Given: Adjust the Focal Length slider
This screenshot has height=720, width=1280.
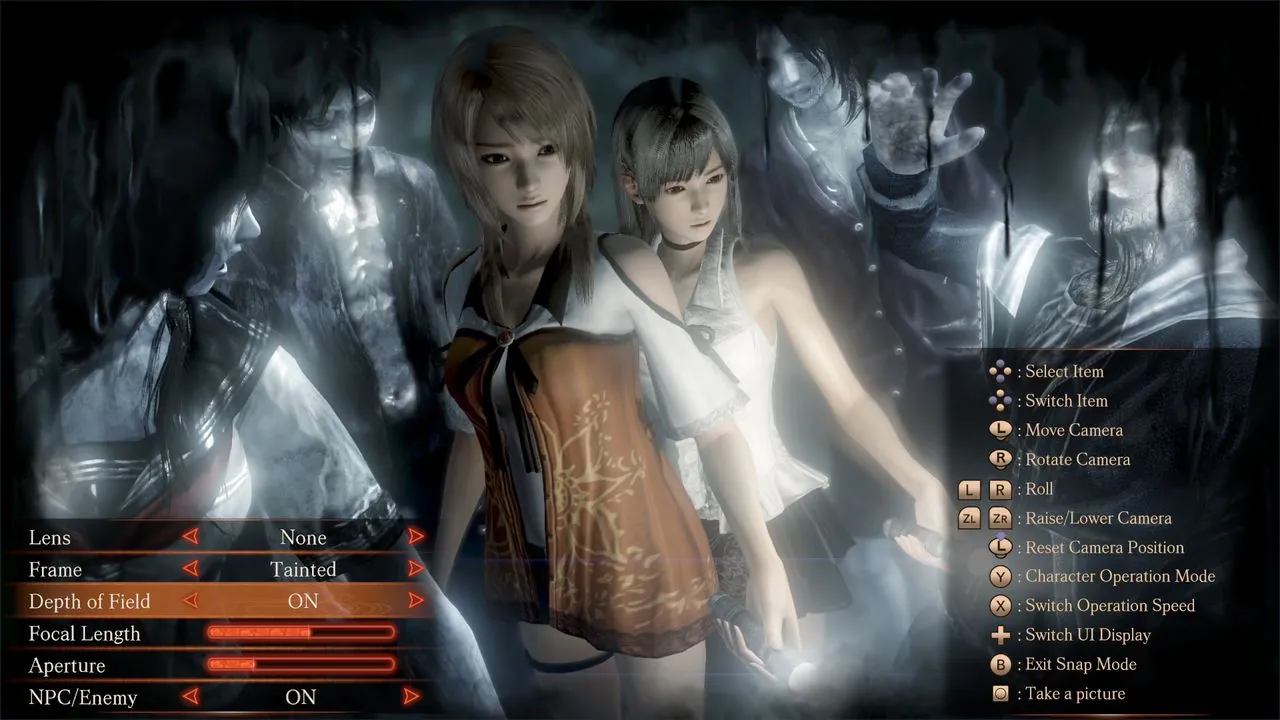Looking at the screenshot, I should point(300,633).
